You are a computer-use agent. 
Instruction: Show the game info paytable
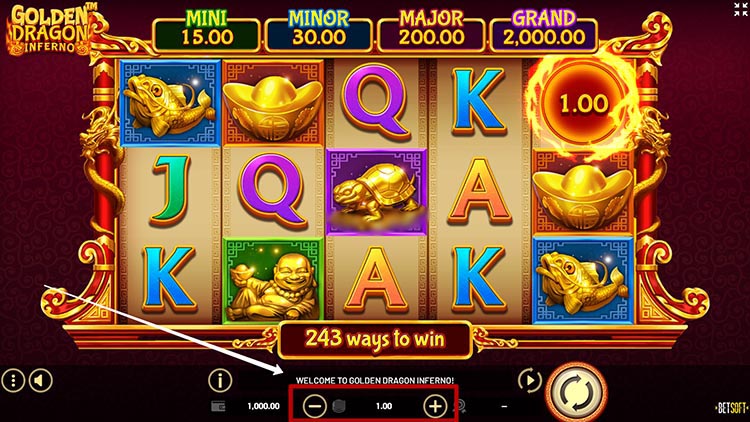point(219,380)
